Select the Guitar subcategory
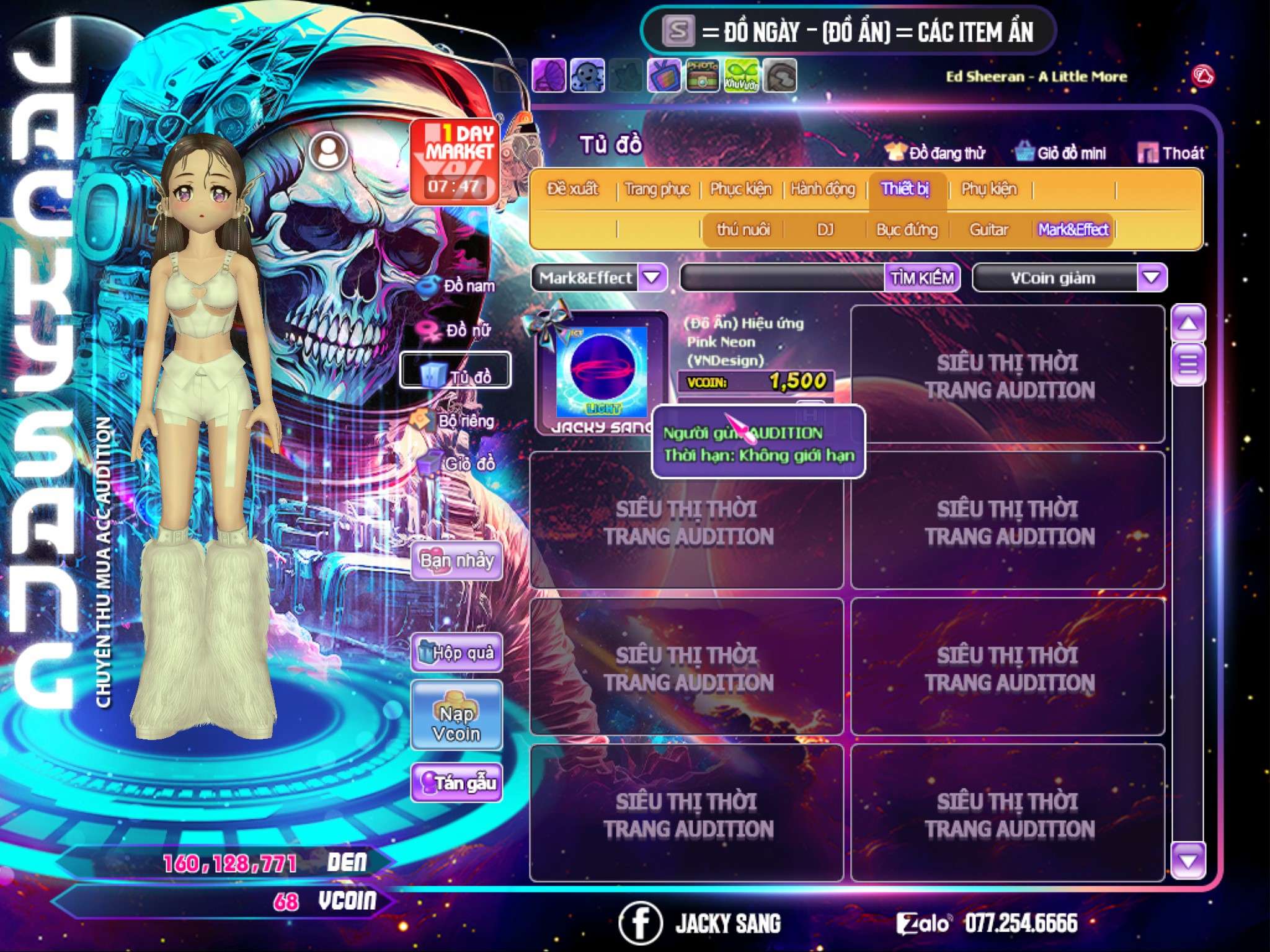The height and width of the screenshot is (952, 1270). pos(989,230)
